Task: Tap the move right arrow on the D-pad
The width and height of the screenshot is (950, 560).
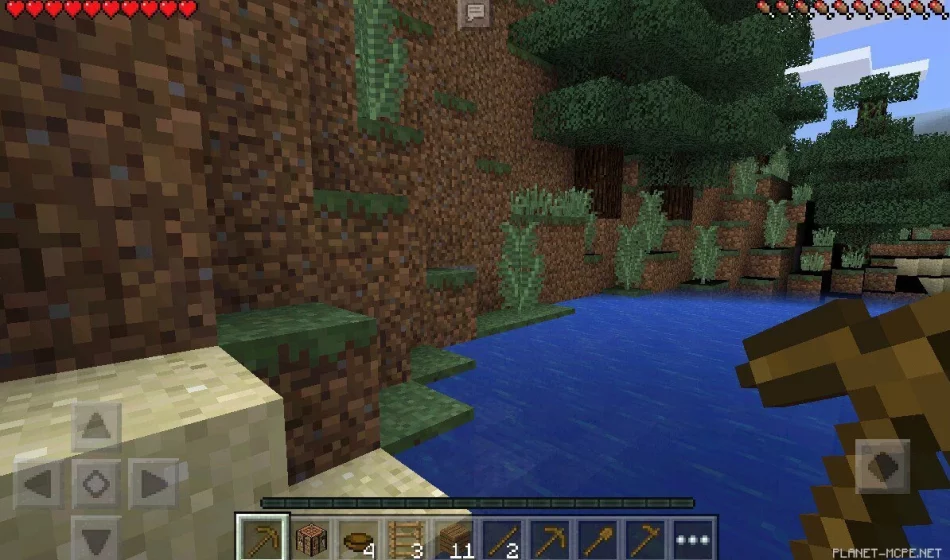Action: 154,485
